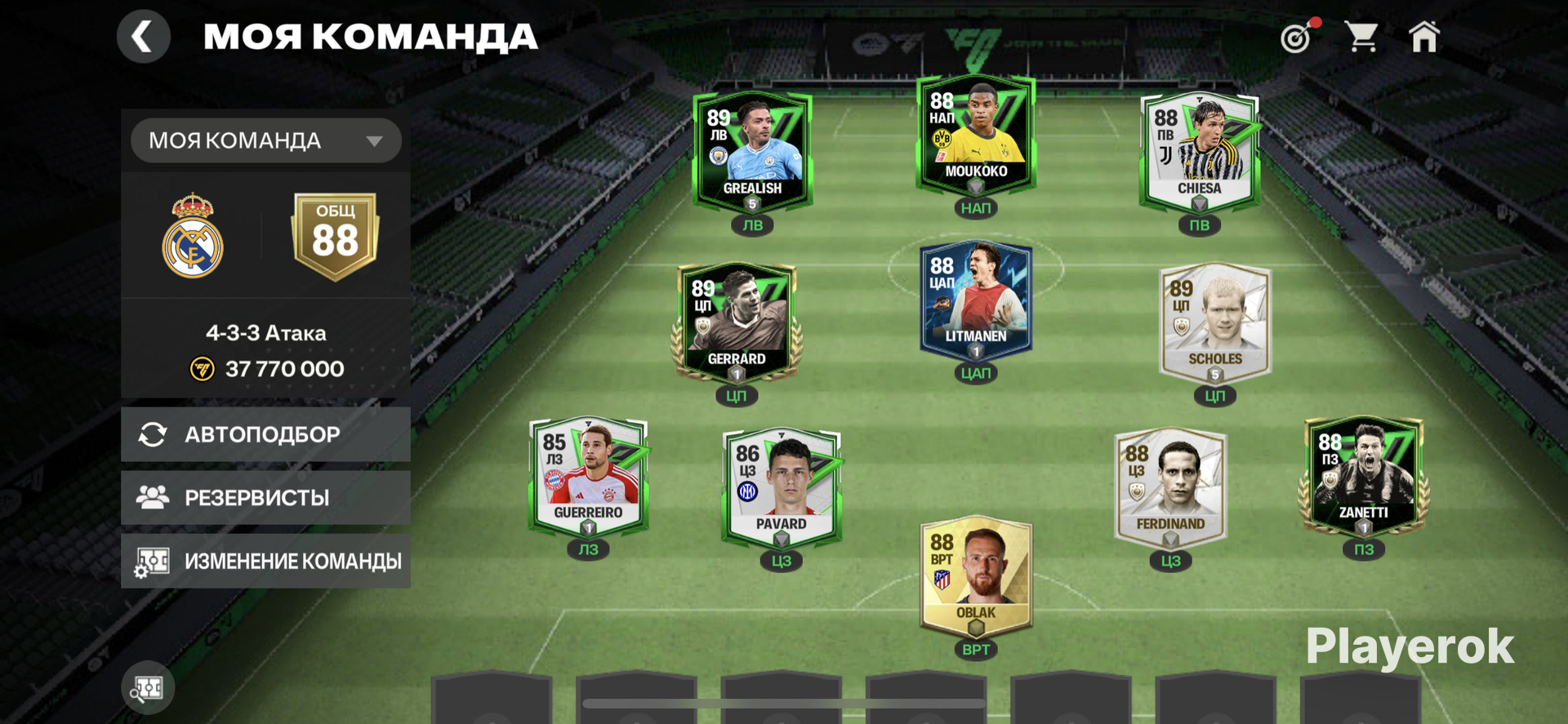Choose the Moukoko striker card
Screen dimensions: 1568x724
pyautogui.click(x=976, y=135)
